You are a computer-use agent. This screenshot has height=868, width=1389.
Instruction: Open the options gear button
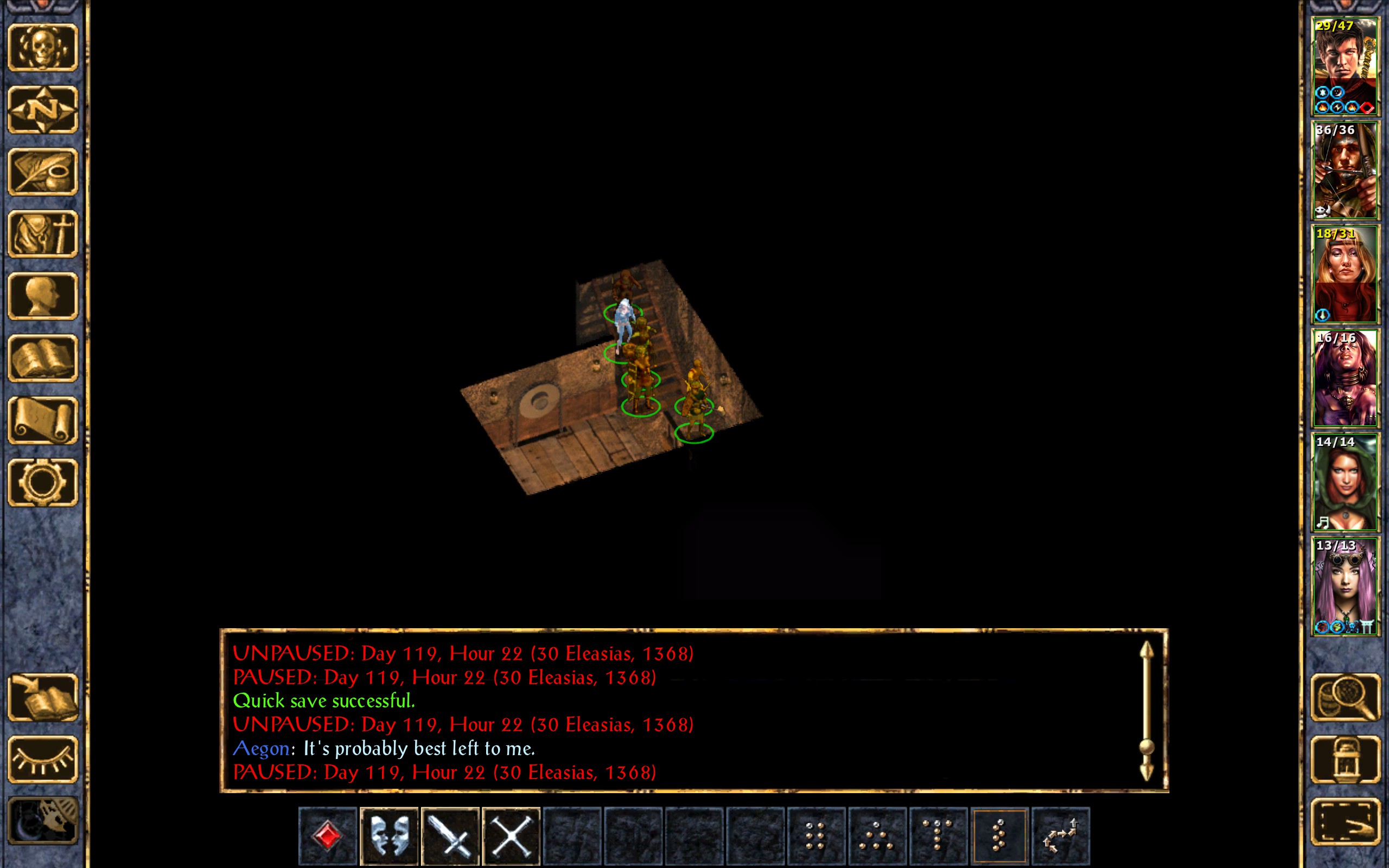[x=43, y=482]
